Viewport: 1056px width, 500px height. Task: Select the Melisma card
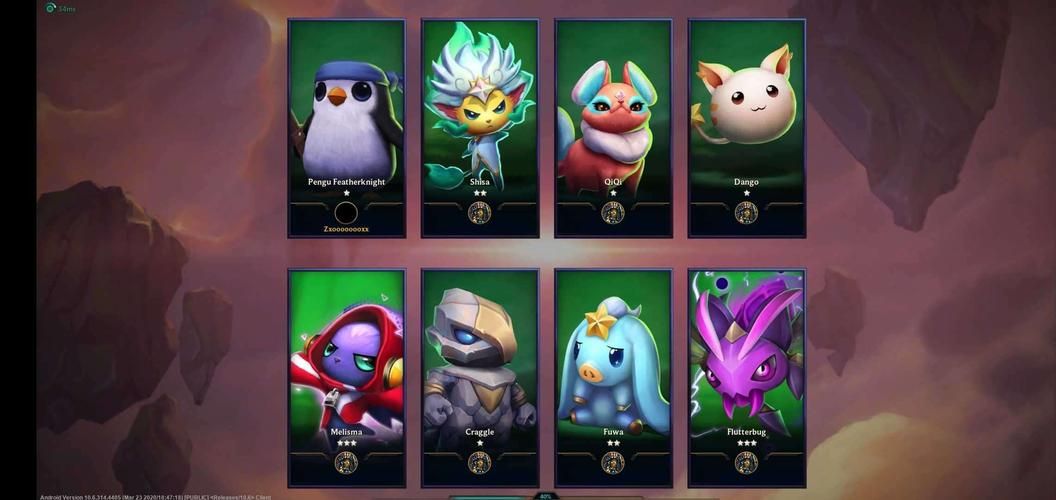coord(346,377)
